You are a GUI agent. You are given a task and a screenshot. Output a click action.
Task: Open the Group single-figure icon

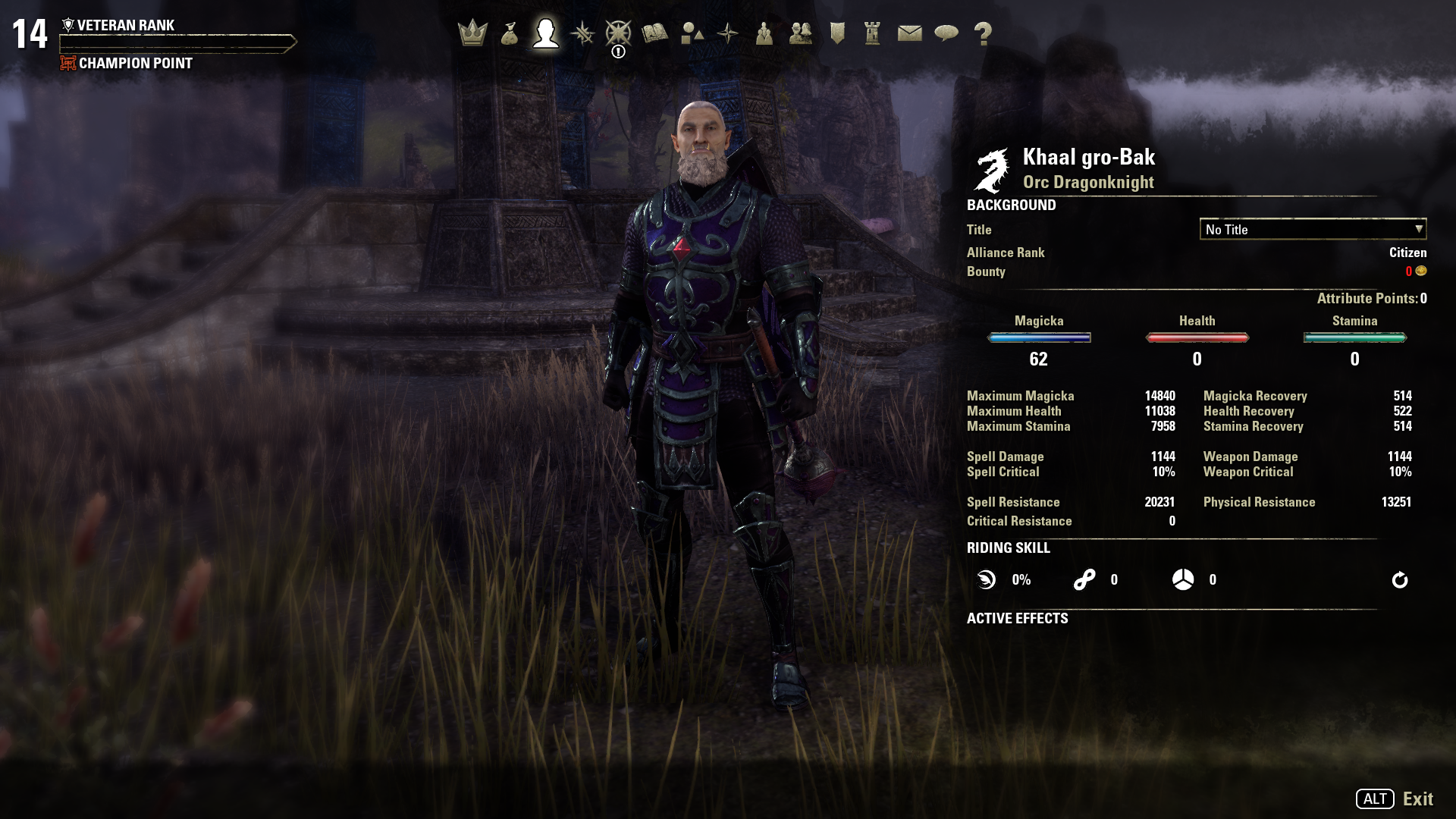pyautogui.click(x=764, y=33)
